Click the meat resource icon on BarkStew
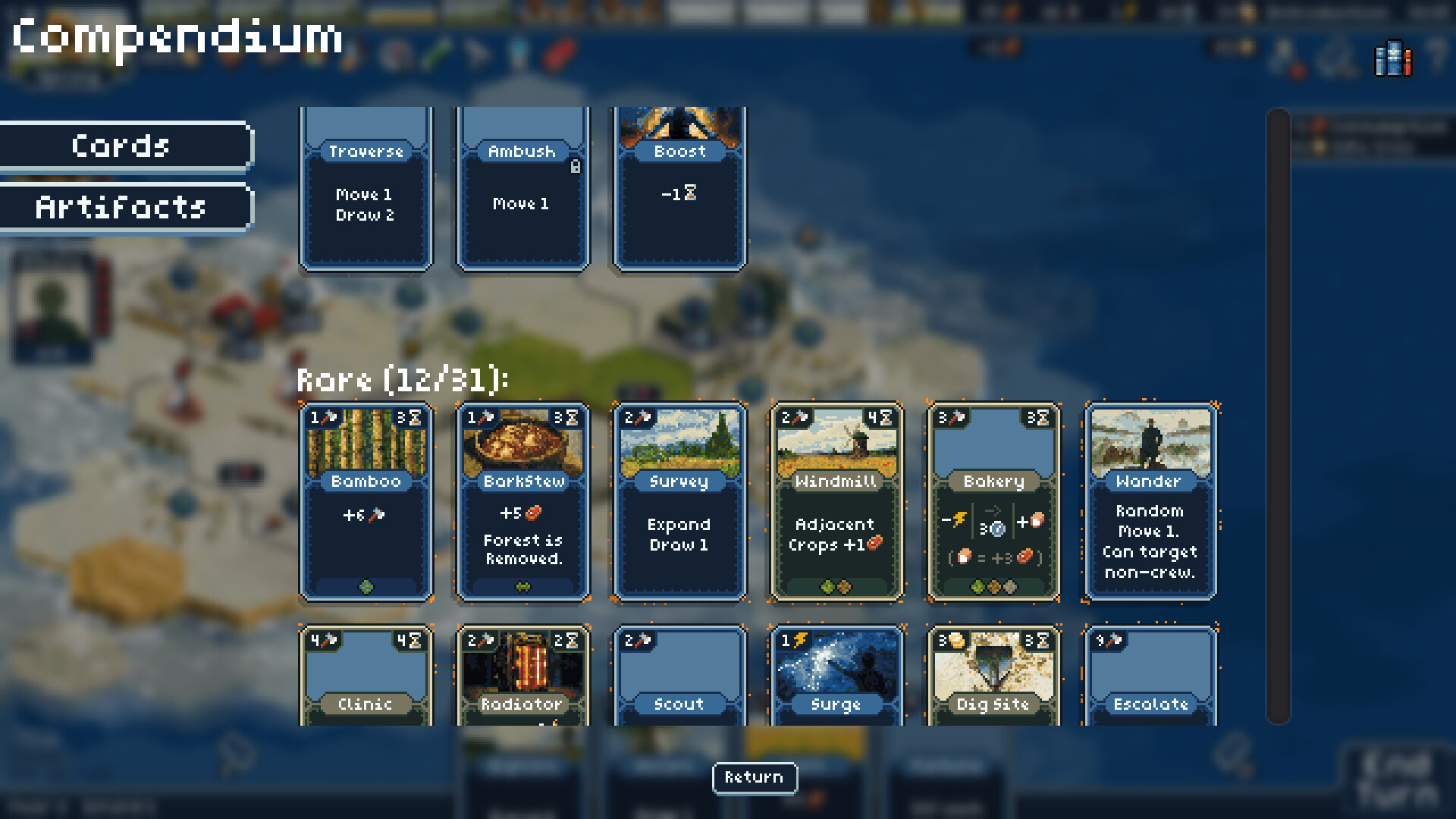The width and height of the screenshot is (1456, 819). click(533, 514)
